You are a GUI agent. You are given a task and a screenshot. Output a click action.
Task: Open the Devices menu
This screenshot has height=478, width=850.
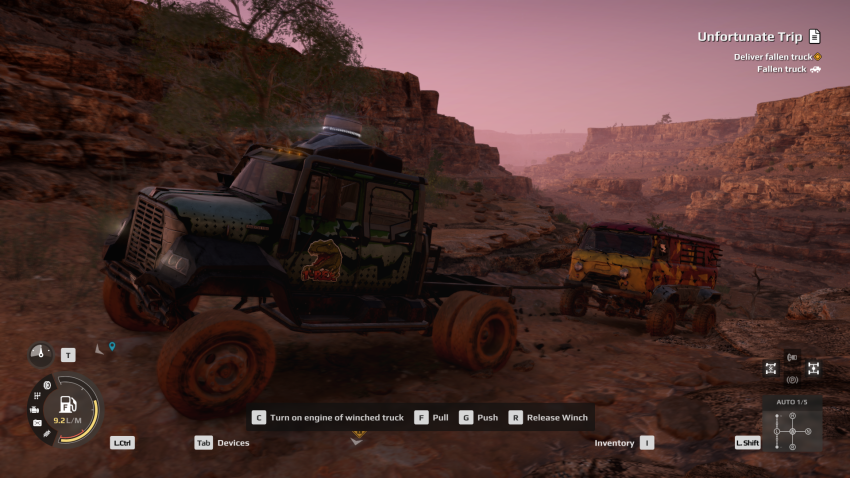[222, 442]
